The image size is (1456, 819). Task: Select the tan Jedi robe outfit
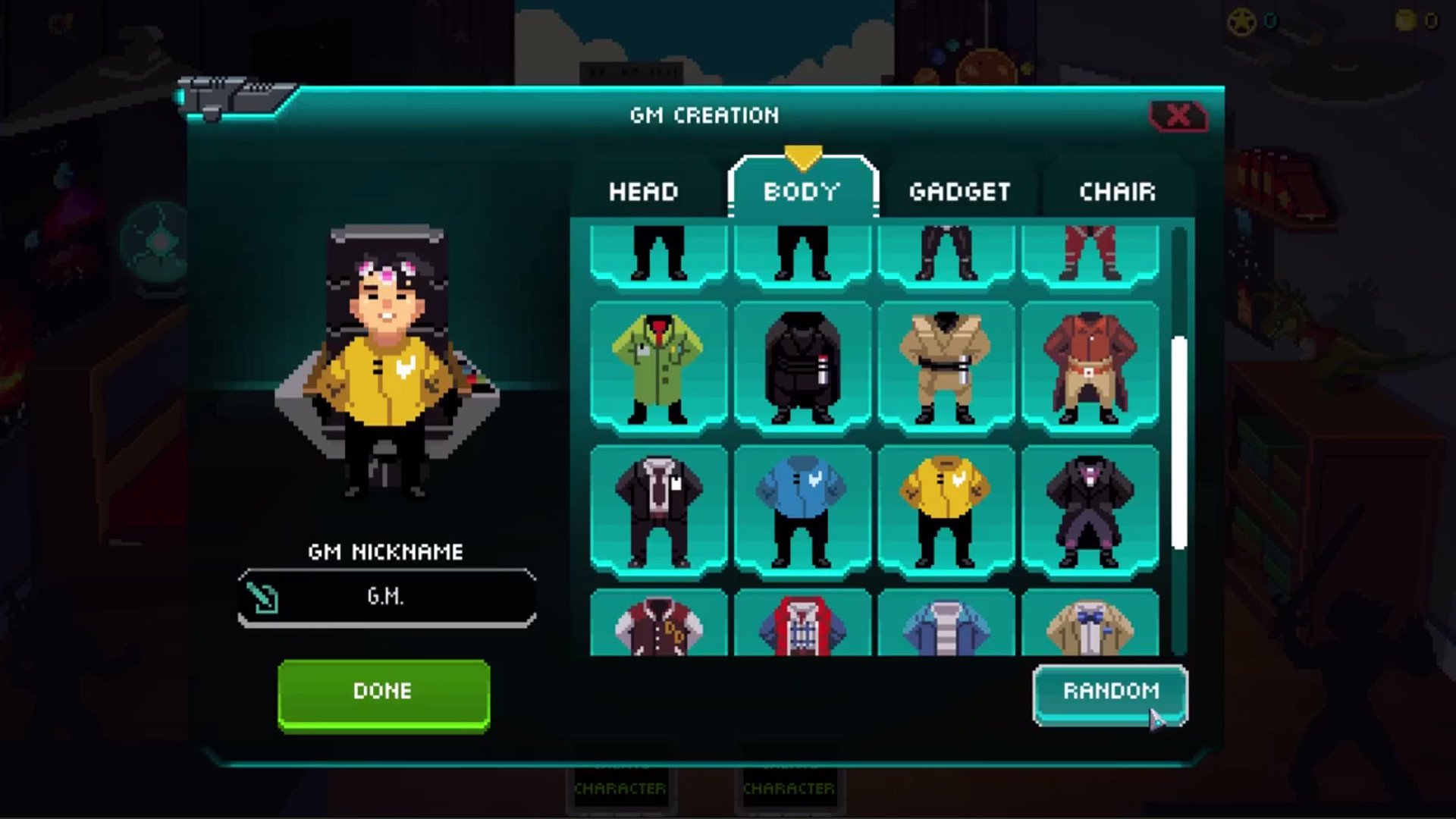coord(945,368)
